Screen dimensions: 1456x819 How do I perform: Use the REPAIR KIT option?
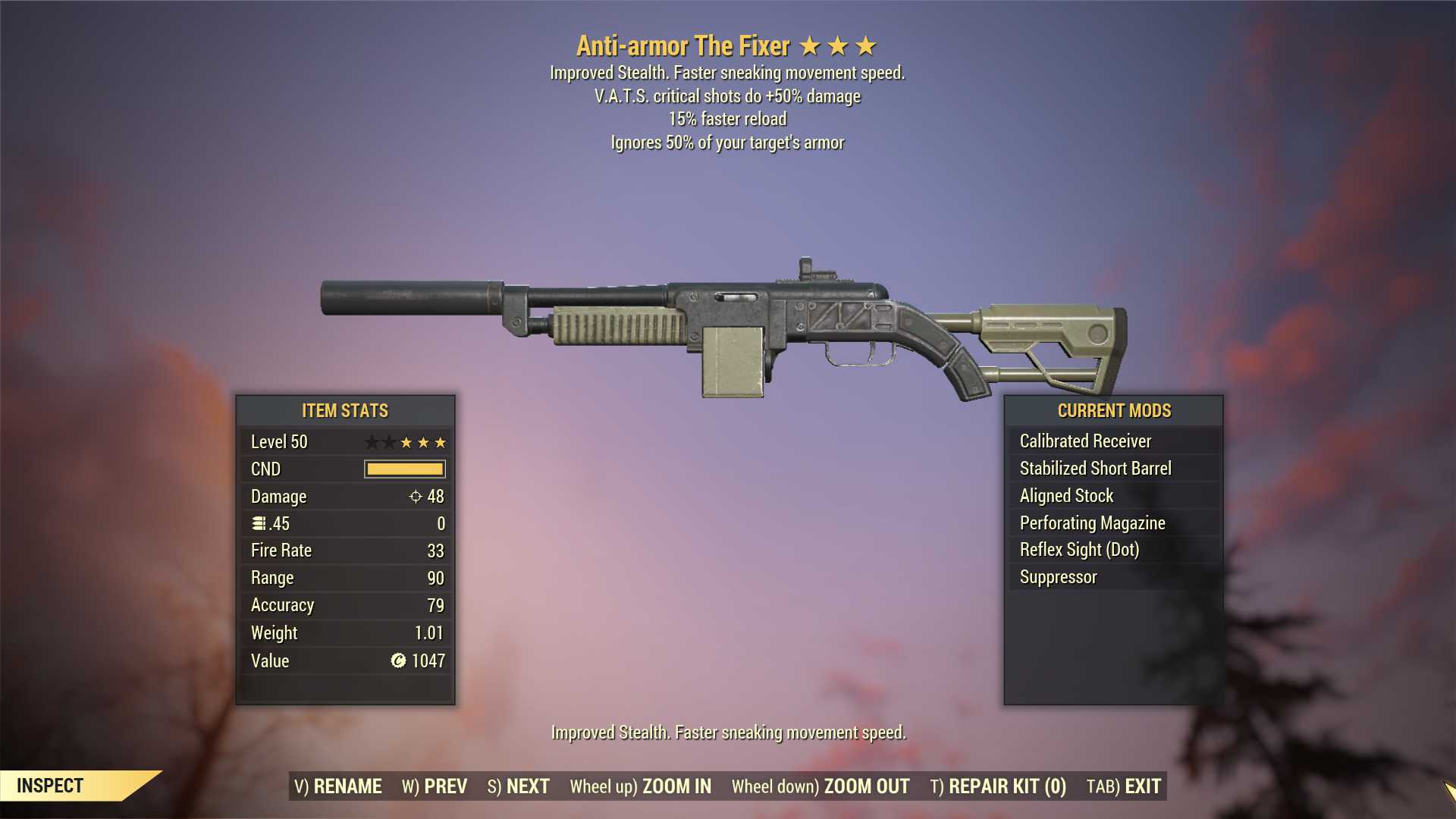coord(998,786)
